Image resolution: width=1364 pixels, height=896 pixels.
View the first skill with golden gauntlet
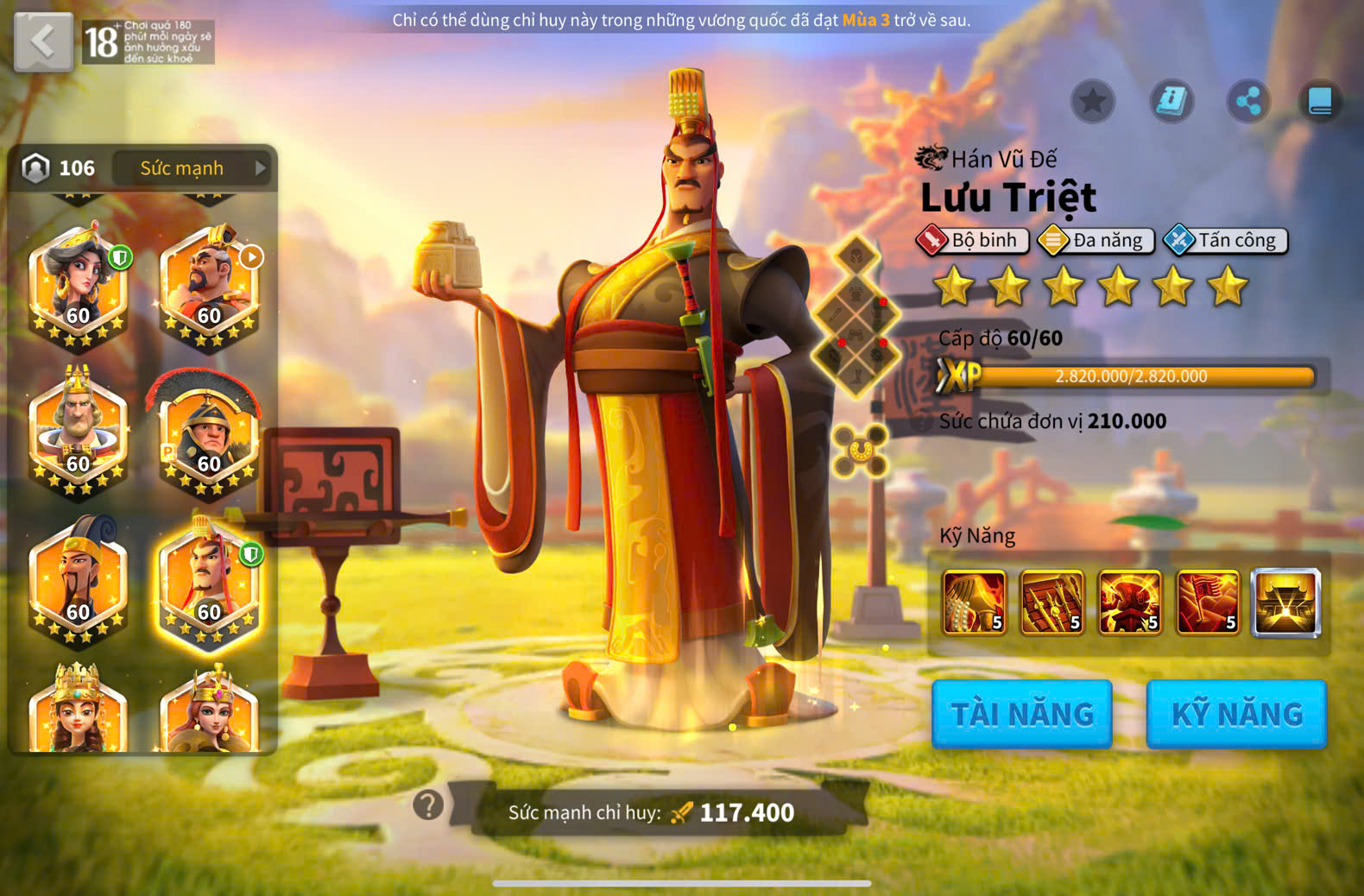pyautogui.click(x=975, y=603)
